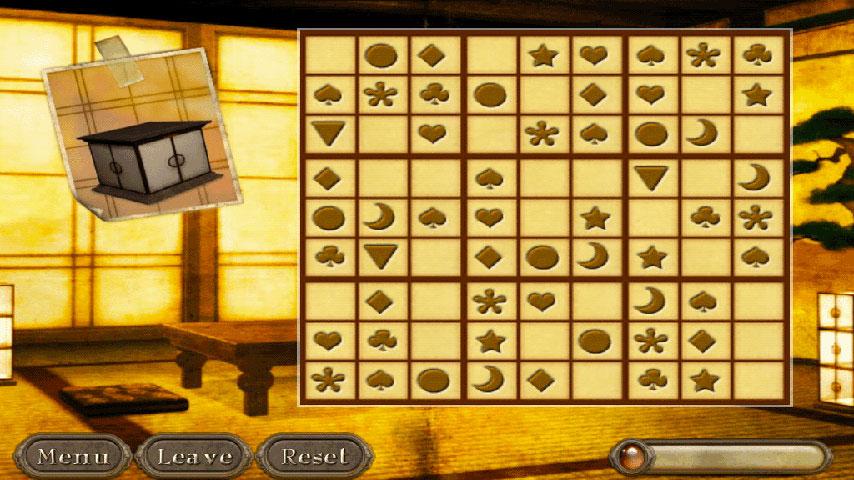Image resolution: width=854 pixels, height=480 pixels.
Task: Select the crescent moon between circle and diamond
Action: click(488, 379)
